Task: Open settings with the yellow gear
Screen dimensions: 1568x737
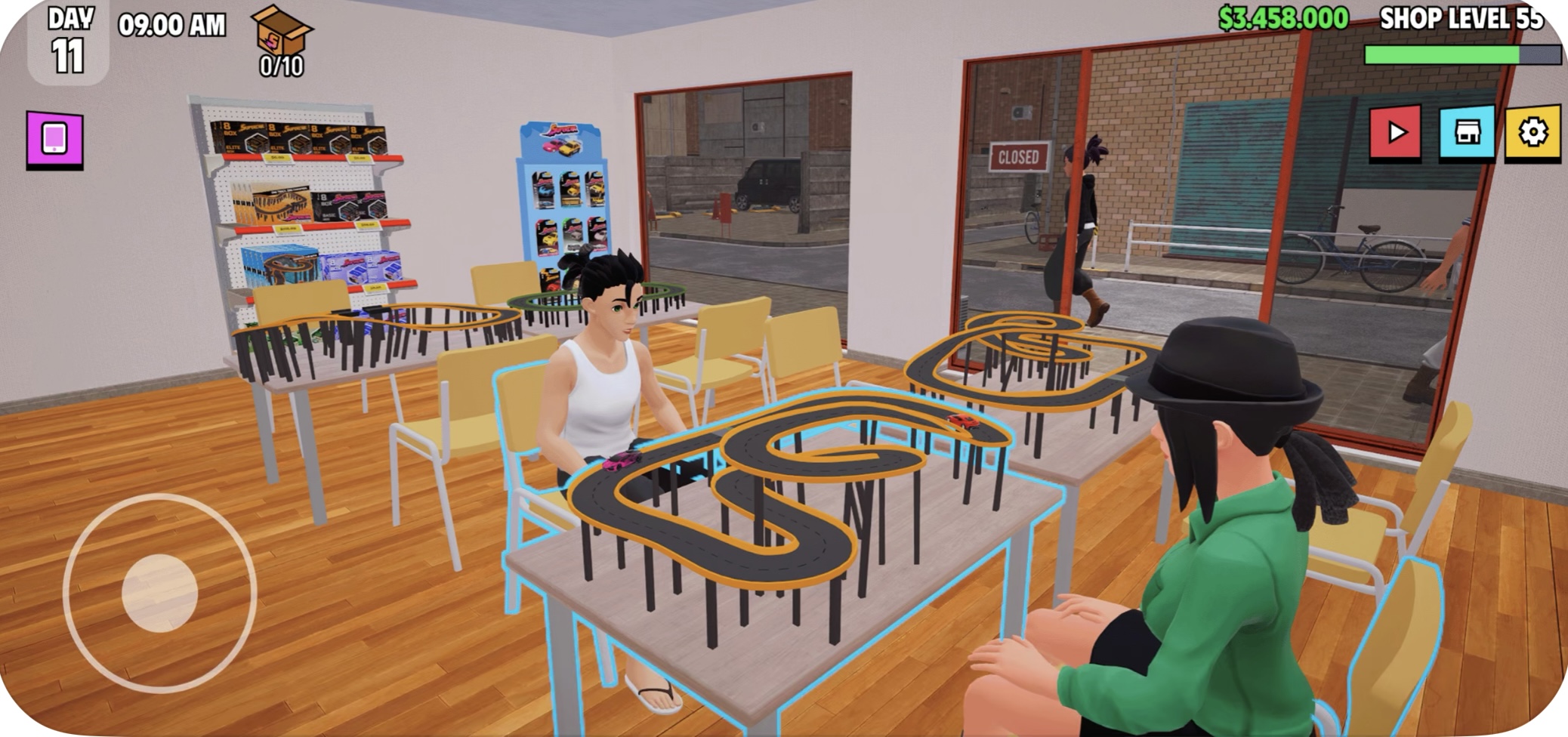Action: pos(1533,133)
